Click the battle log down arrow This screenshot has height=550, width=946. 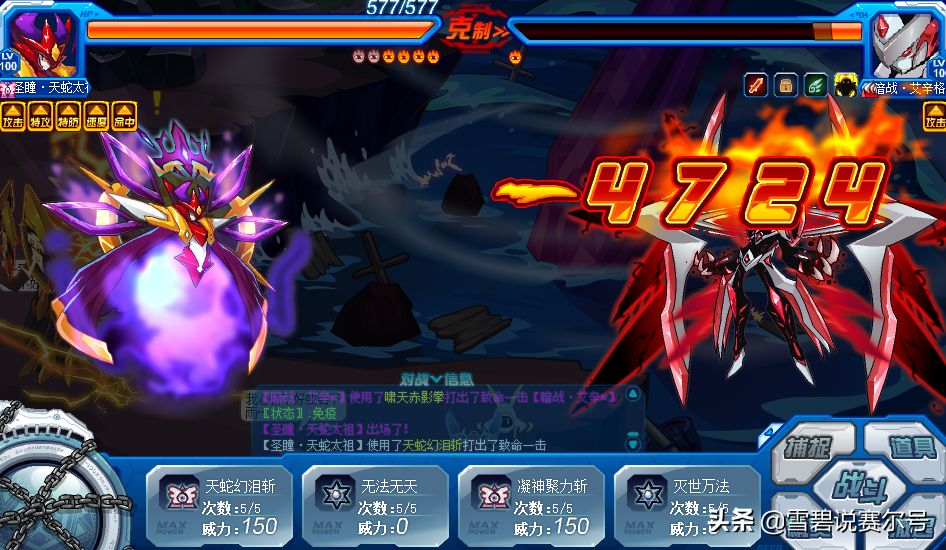click(x=632, y=441)
